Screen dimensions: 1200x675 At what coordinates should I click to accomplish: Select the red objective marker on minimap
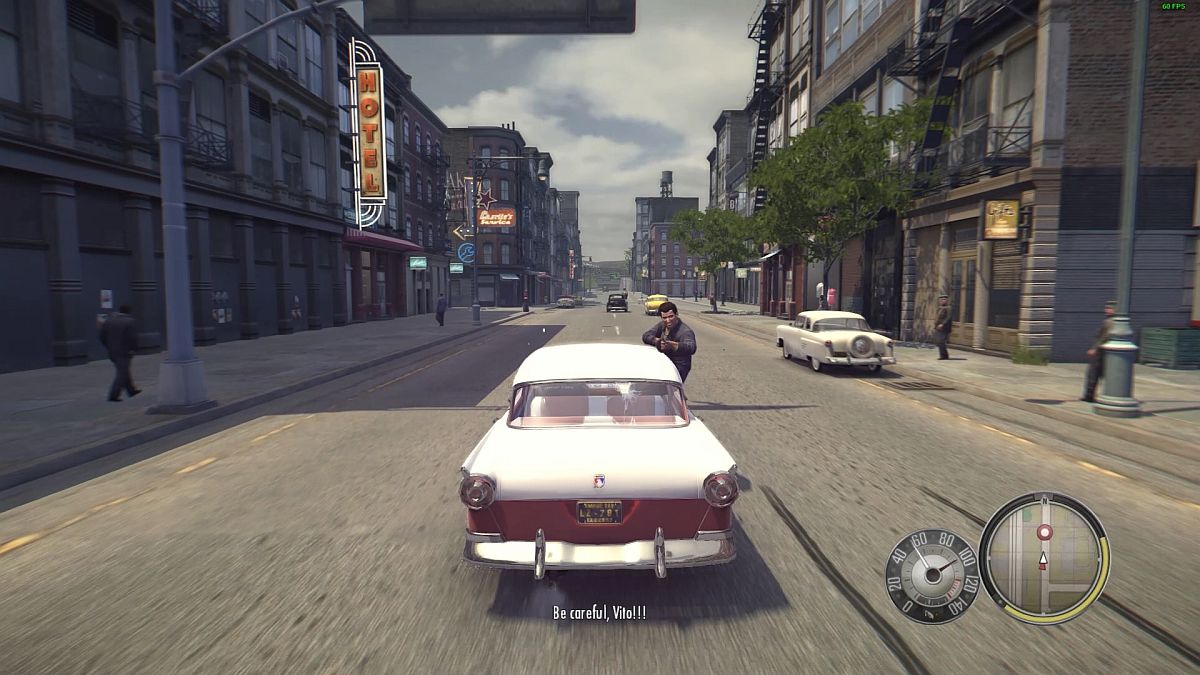click(x=1045, y=533)
